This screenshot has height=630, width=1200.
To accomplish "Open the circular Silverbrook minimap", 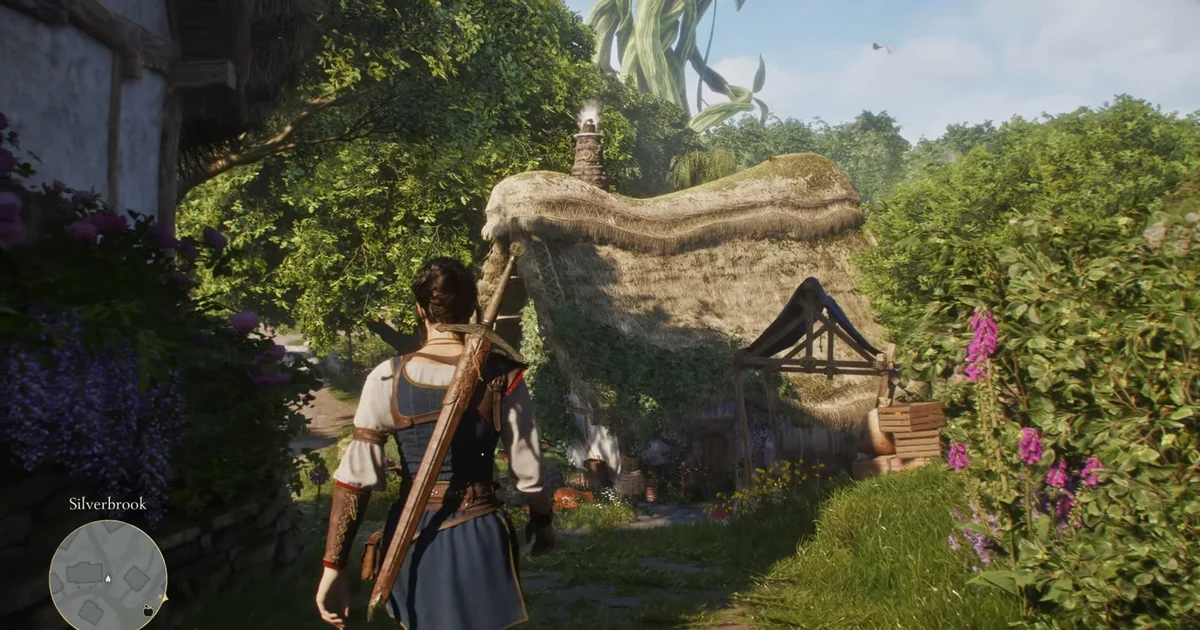I will pyautogui.click(x=108, y=578).
